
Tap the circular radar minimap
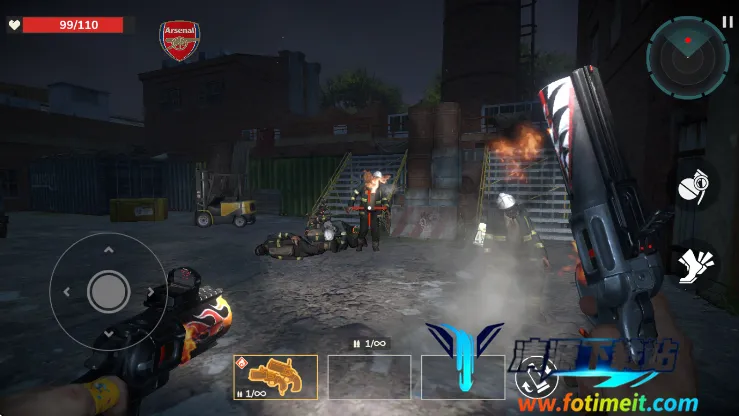pyautogui.click(x=687, y=57)
